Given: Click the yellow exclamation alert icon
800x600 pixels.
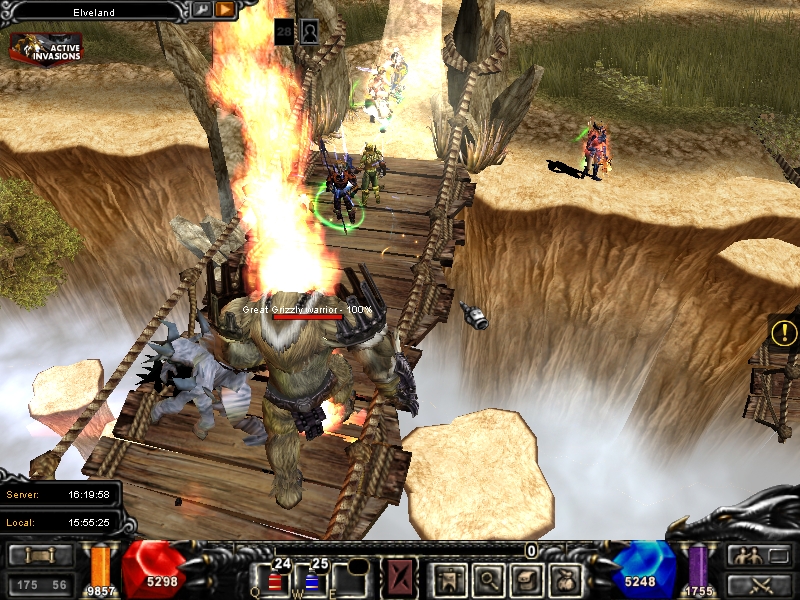Looking at the screenshot, I should [785, 332].
